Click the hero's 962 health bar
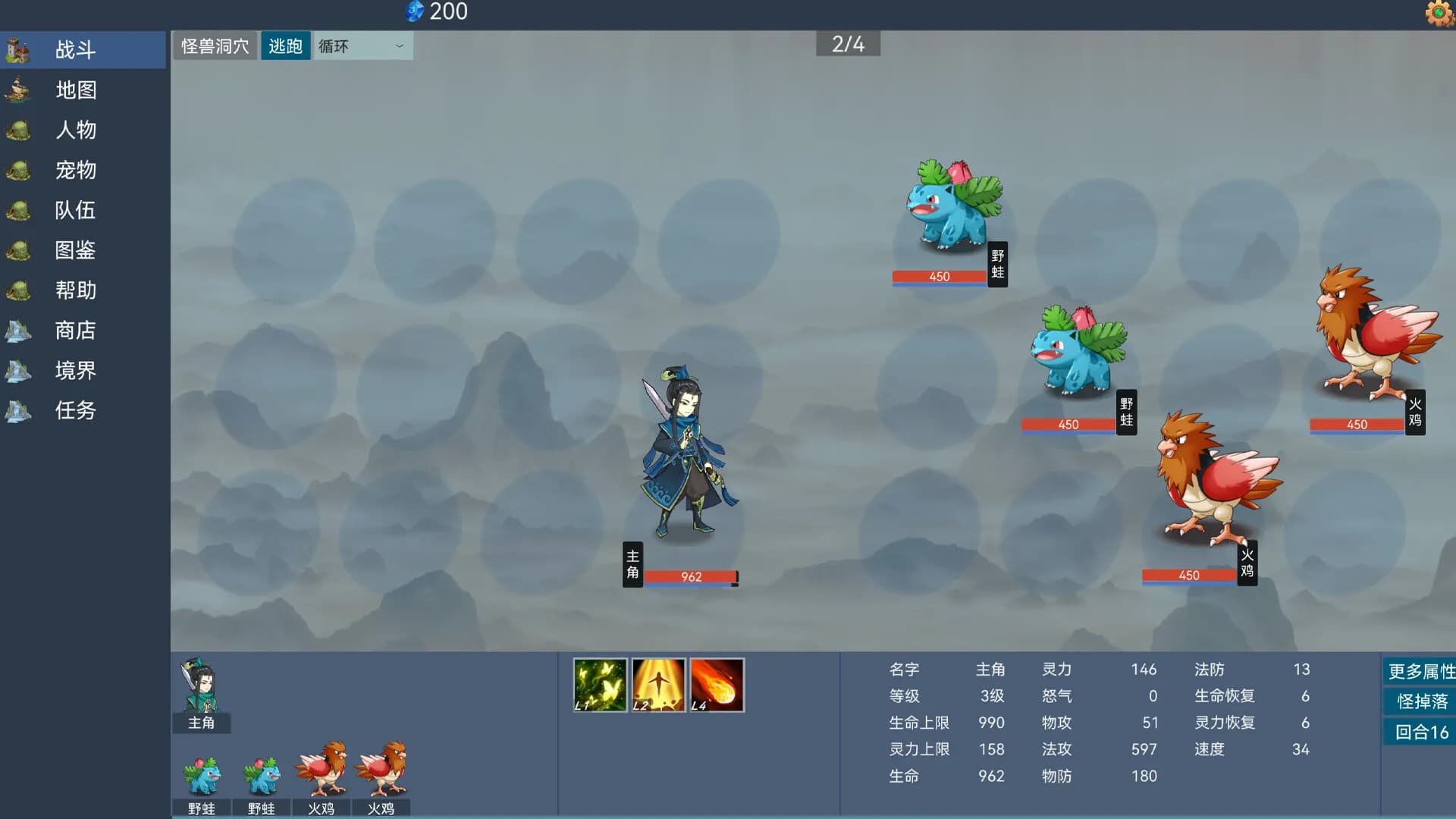 pos(693,576)
